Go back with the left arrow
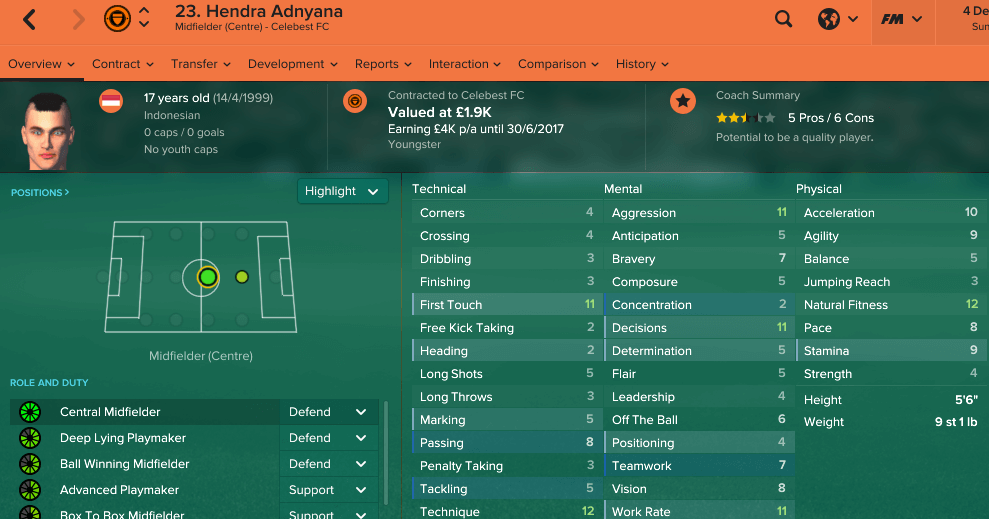 (29, 19)
